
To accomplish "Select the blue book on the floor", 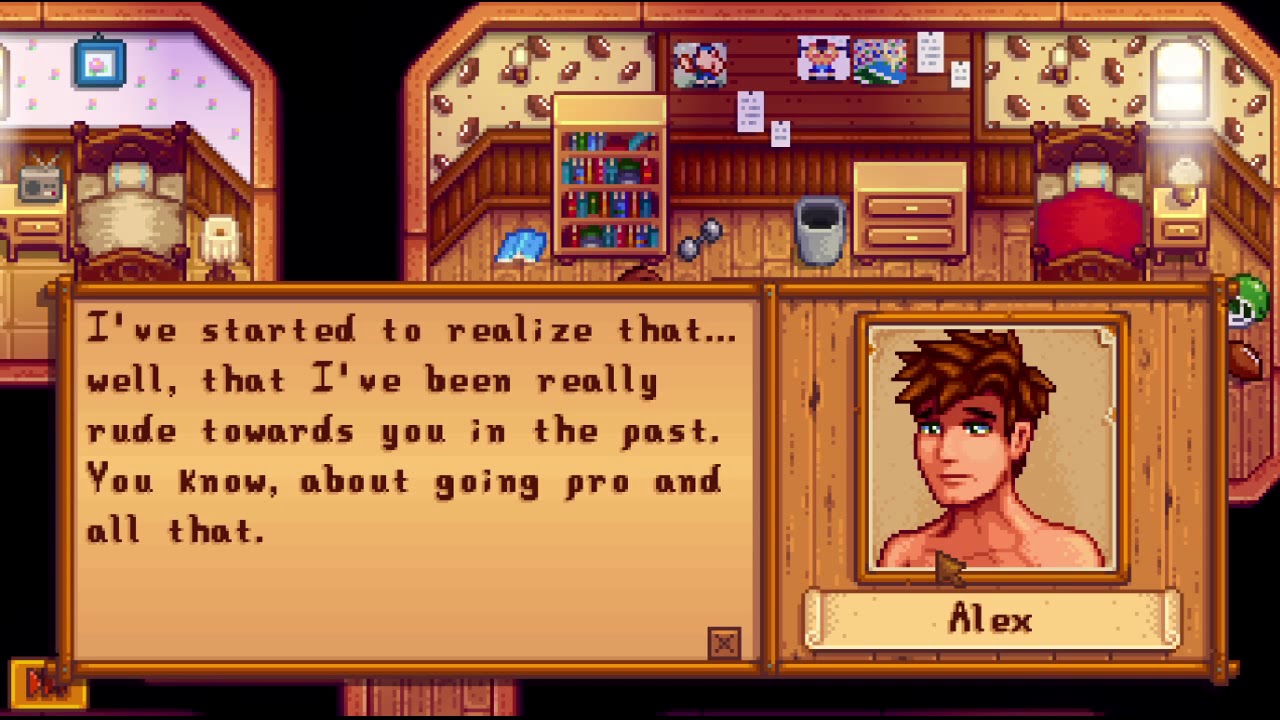I will pos(519,243).
